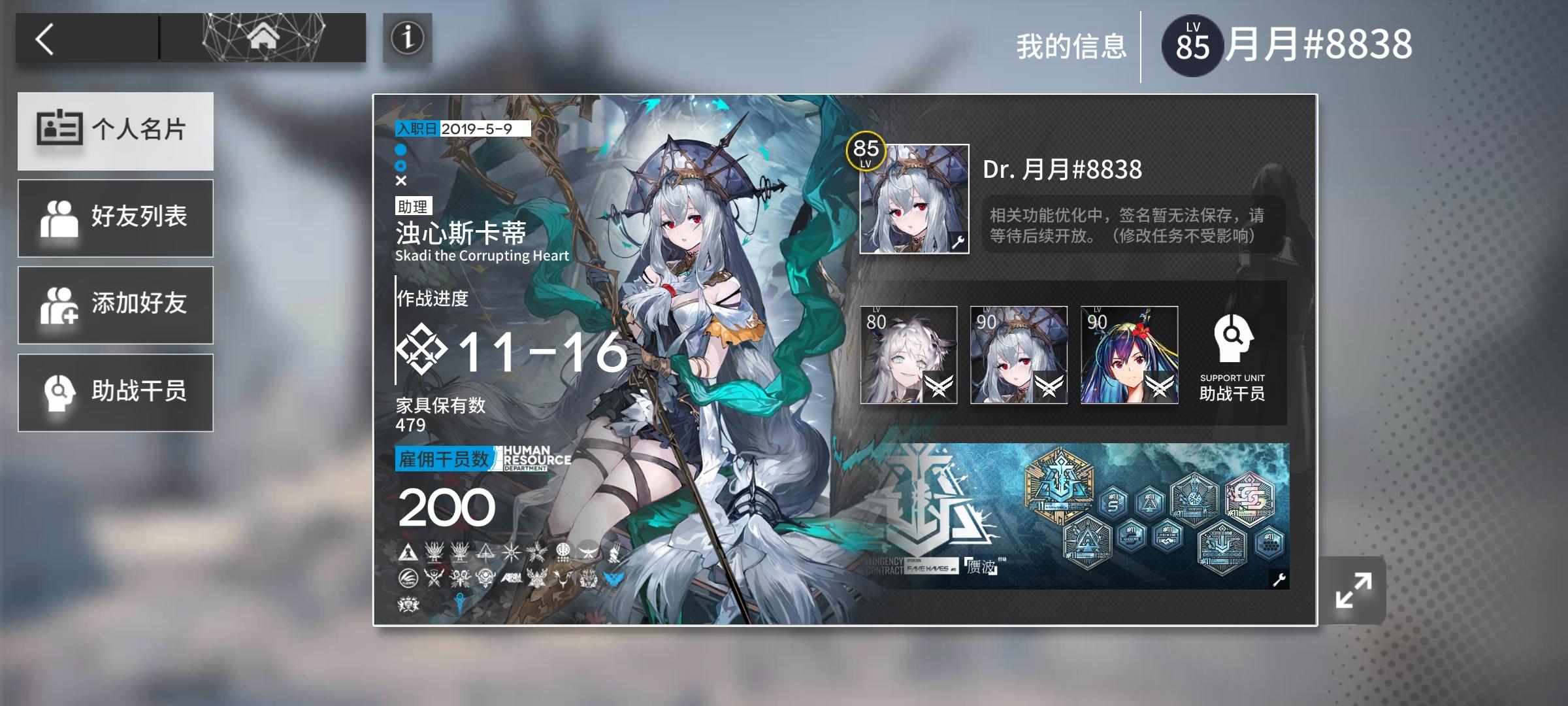
Task: Click the LV 85 badge beside 月月#8838
Action: coord(1191,43)
